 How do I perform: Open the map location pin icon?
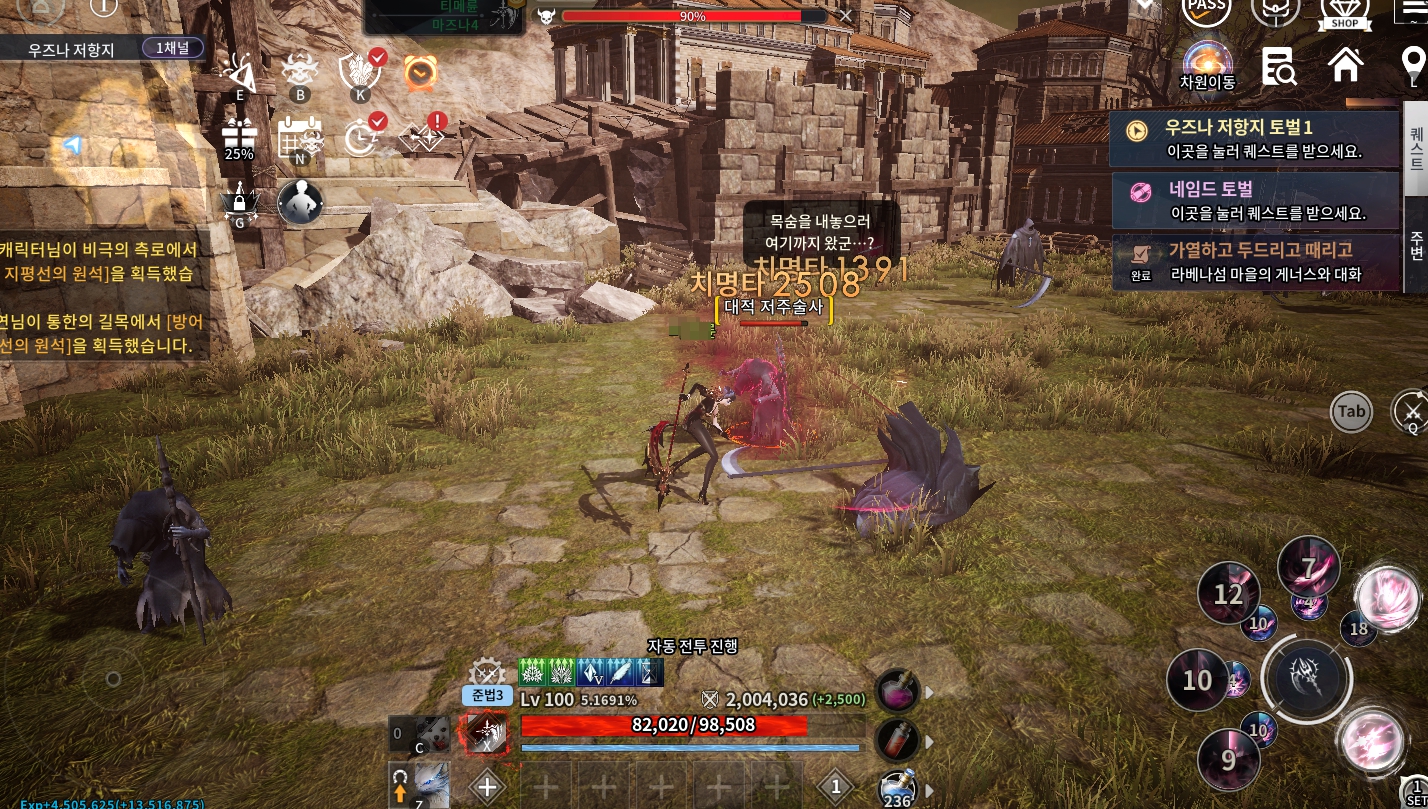tap(1413, 66)
